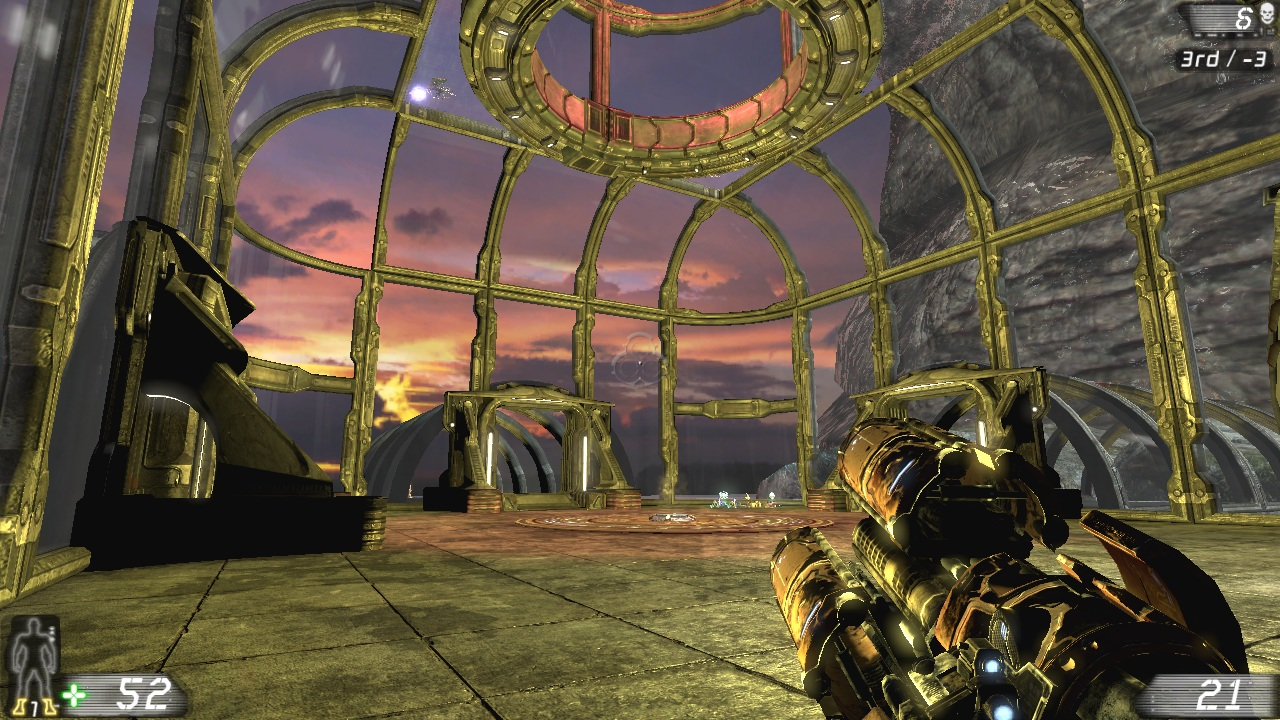Select the distant green player character
This screenshot has width=1280, height=720.
722,503
